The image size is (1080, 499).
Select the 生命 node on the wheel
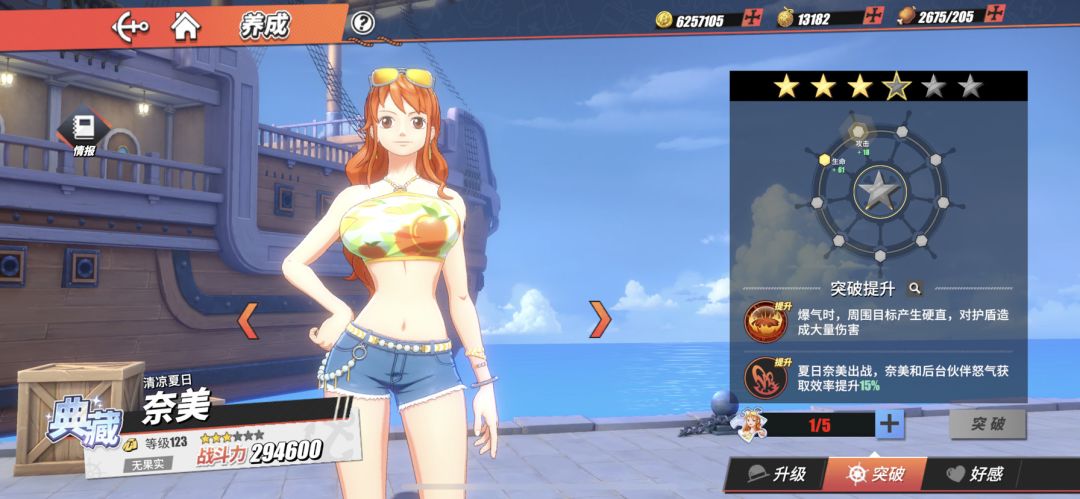[825, 160]
